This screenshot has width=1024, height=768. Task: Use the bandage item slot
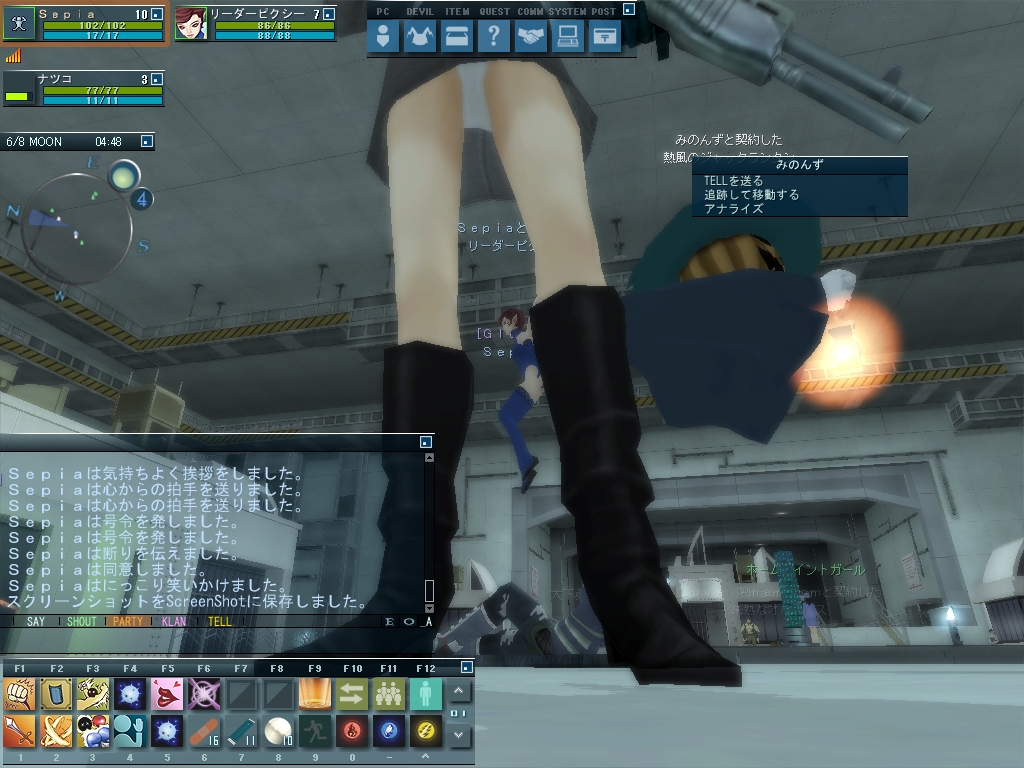point(203,732)
